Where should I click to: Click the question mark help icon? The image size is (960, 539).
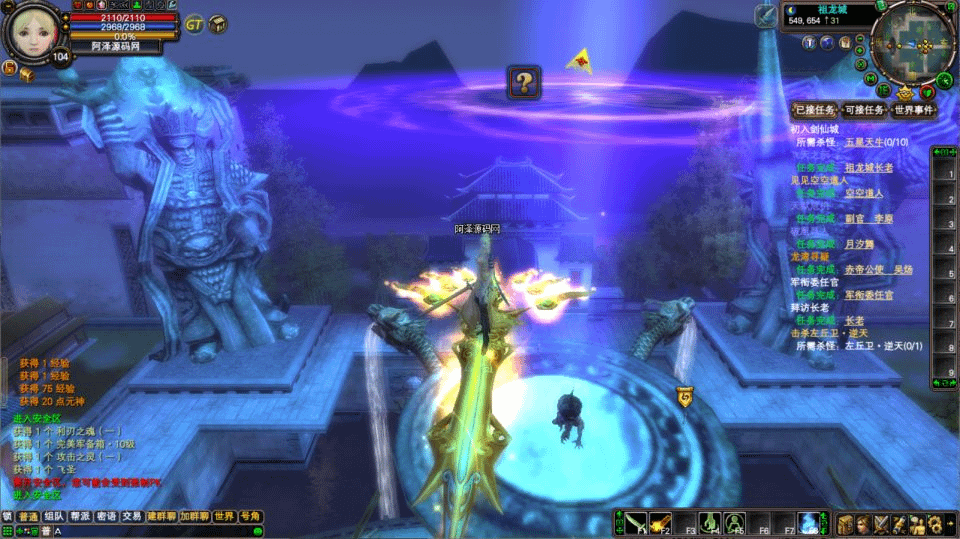coord(524,82)
